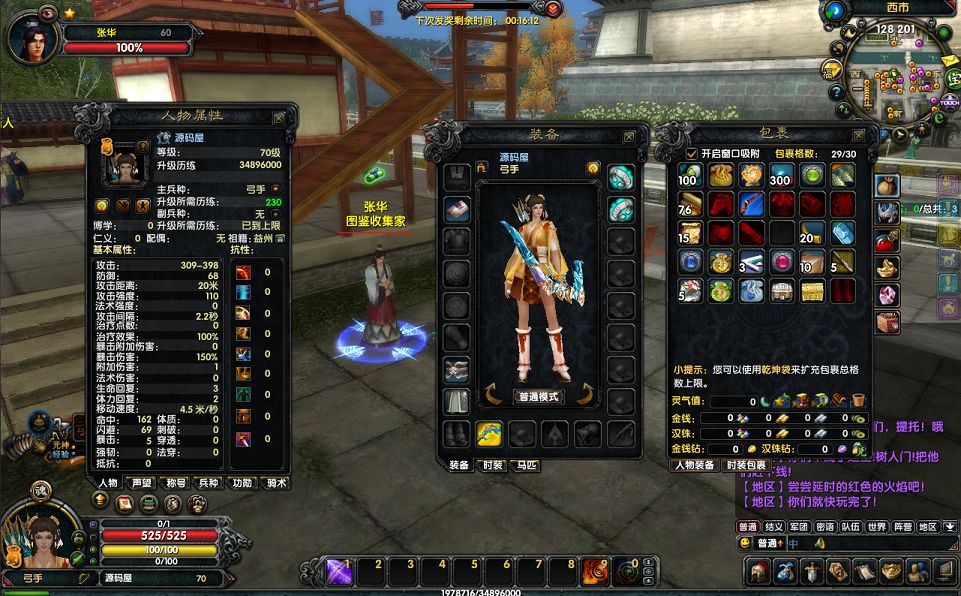This screenshot has height=596, width=961.
Task: Click the 普通模式 button under the character
Action: 539,396
